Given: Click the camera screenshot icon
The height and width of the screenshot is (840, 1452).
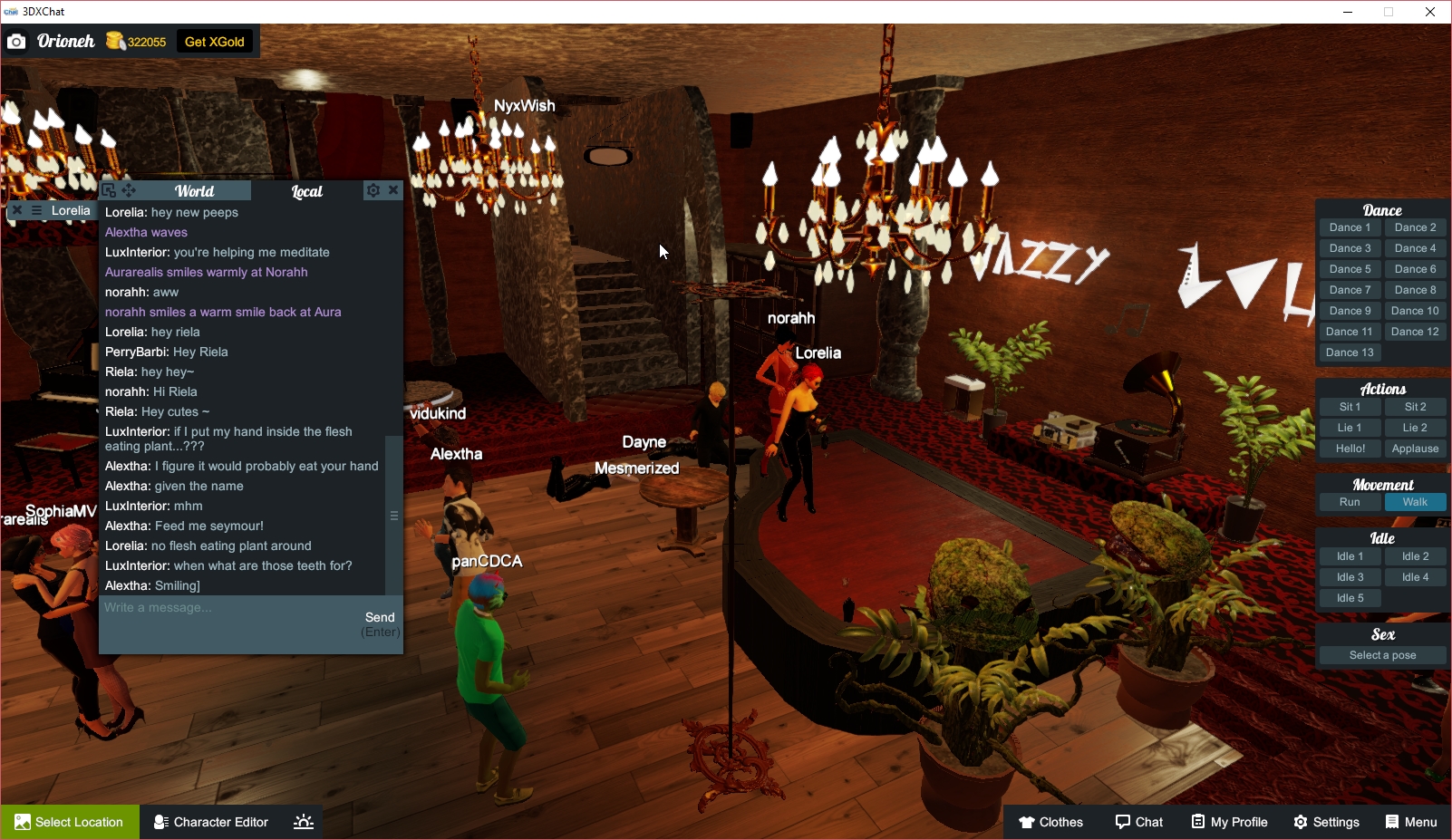Looking at the screenshot, I should 16,41.
